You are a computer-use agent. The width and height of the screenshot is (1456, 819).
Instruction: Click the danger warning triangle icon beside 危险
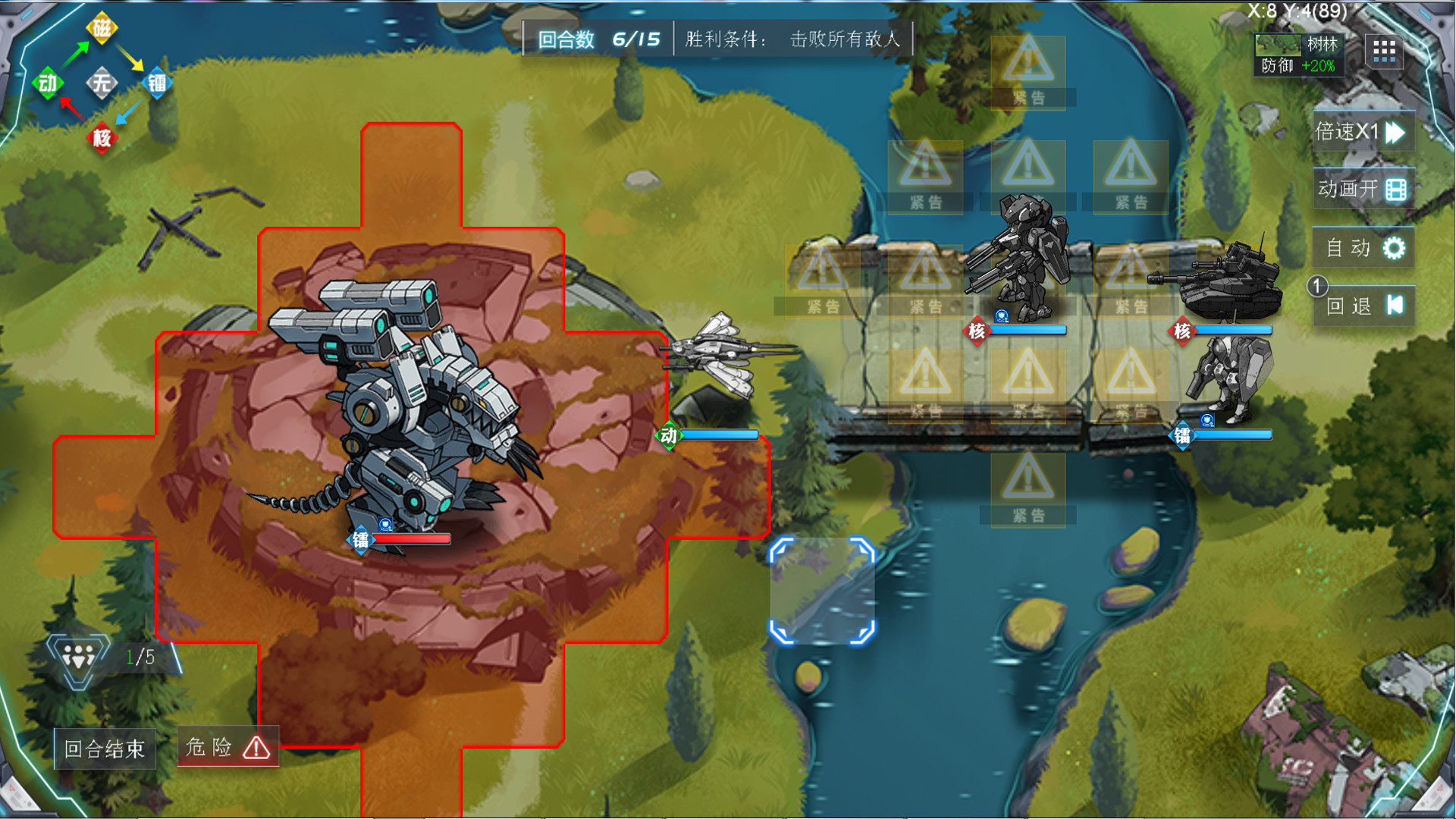[x=257, y=749]
